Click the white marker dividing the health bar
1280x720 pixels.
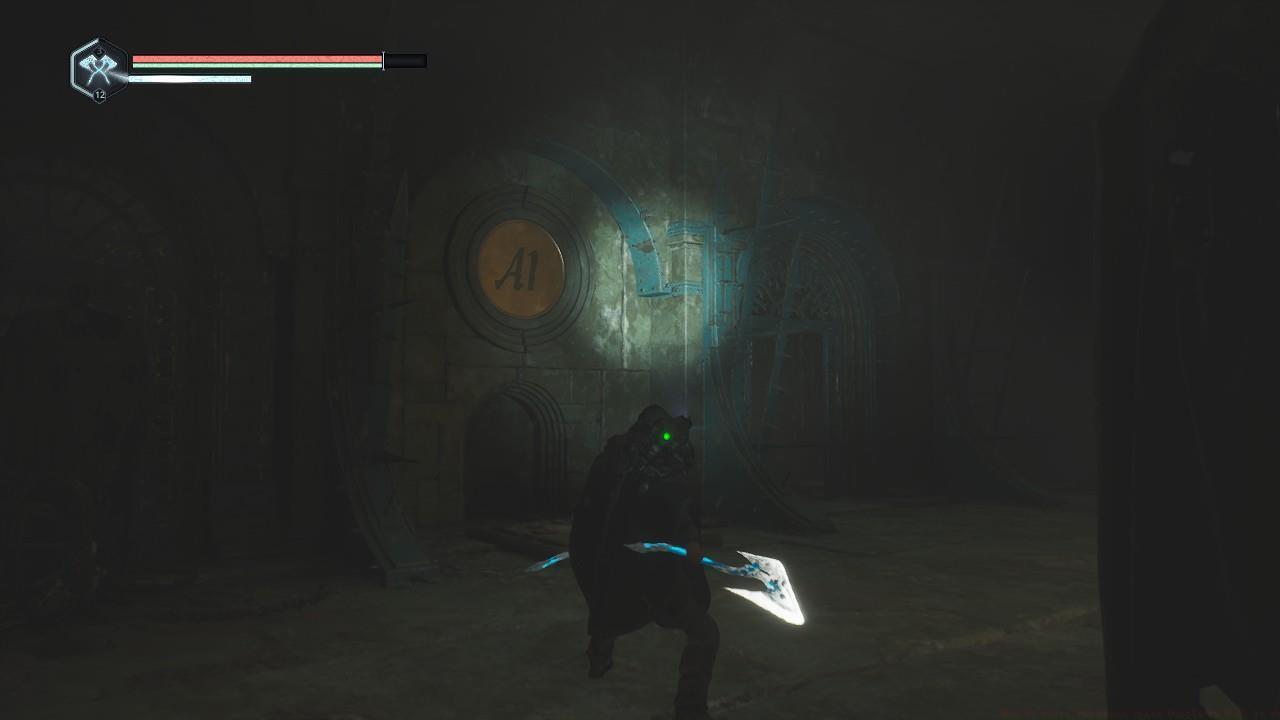(382, 60)
